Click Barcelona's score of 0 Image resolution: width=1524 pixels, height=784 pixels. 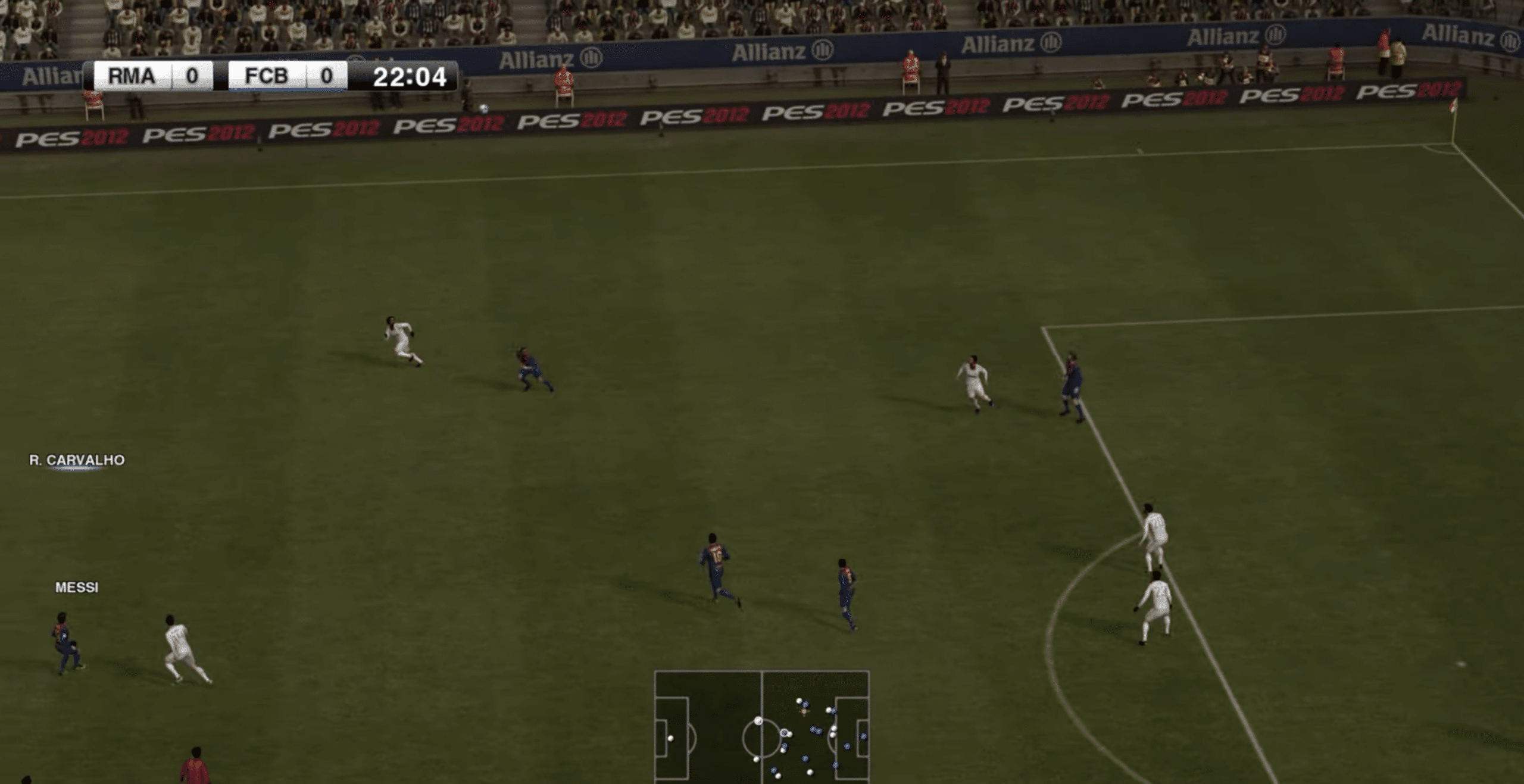pos(327,75)
